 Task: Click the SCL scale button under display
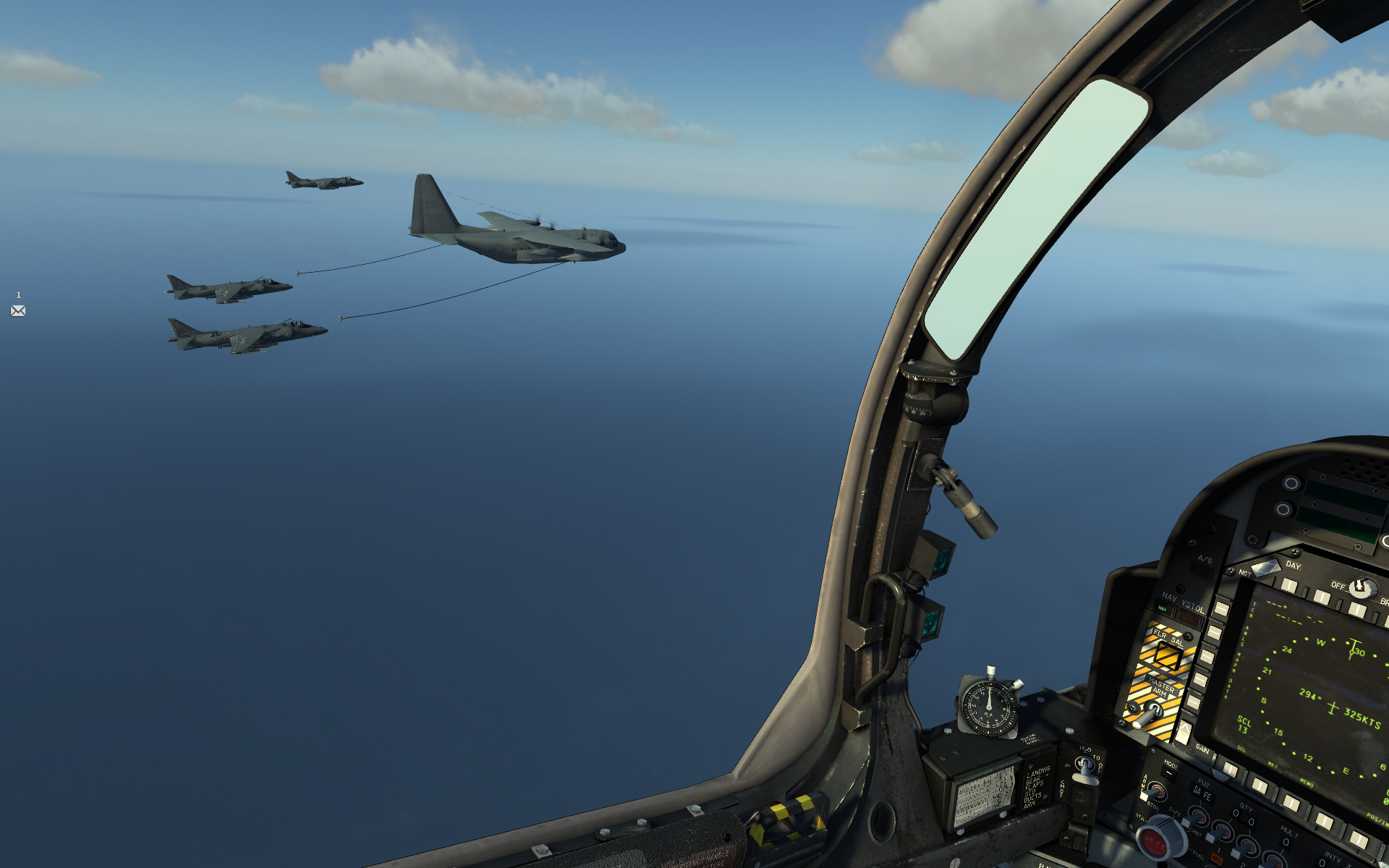(1231, 768)
